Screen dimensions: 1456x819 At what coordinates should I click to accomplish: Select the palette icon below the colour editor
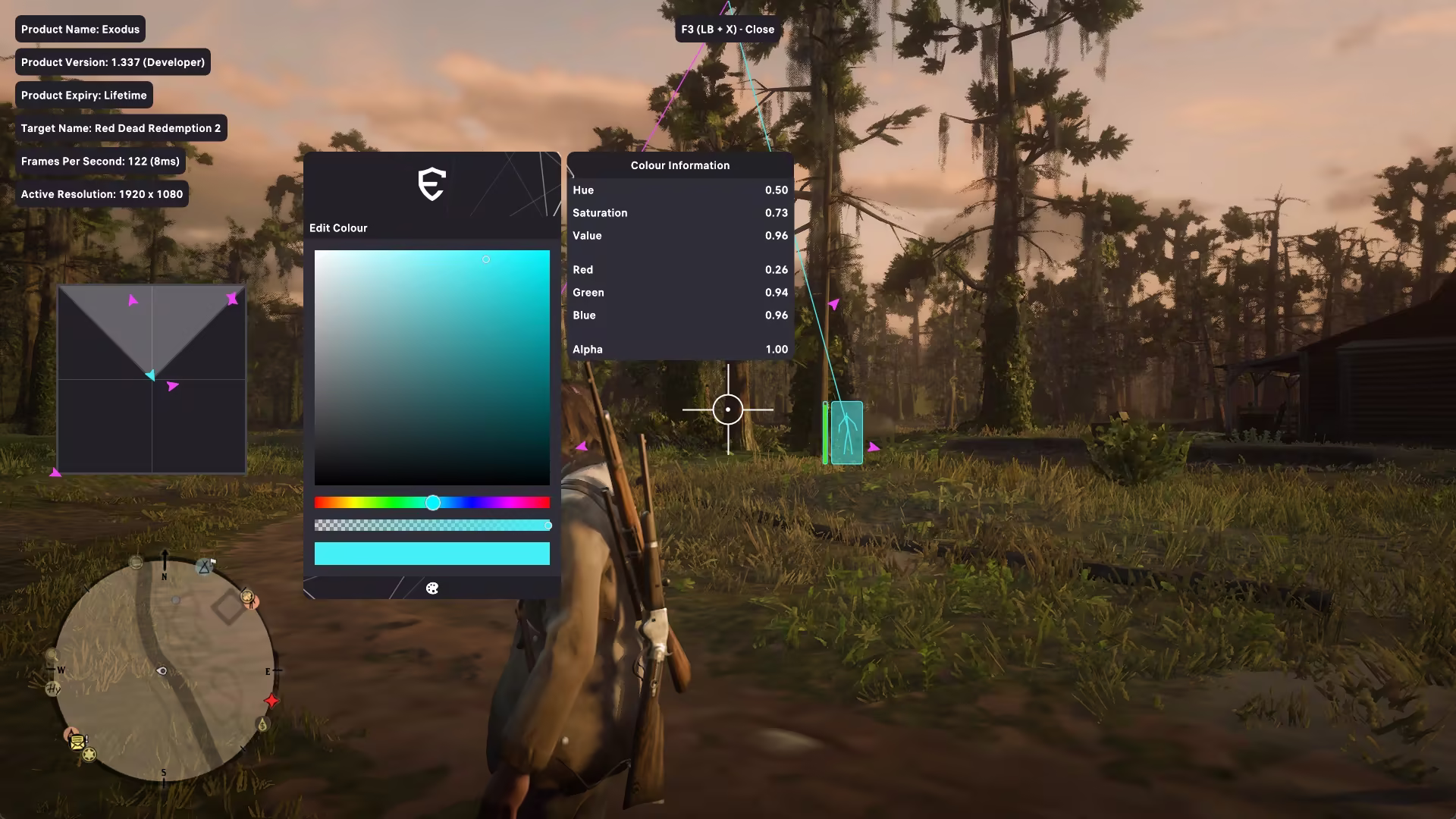(432, 588)
